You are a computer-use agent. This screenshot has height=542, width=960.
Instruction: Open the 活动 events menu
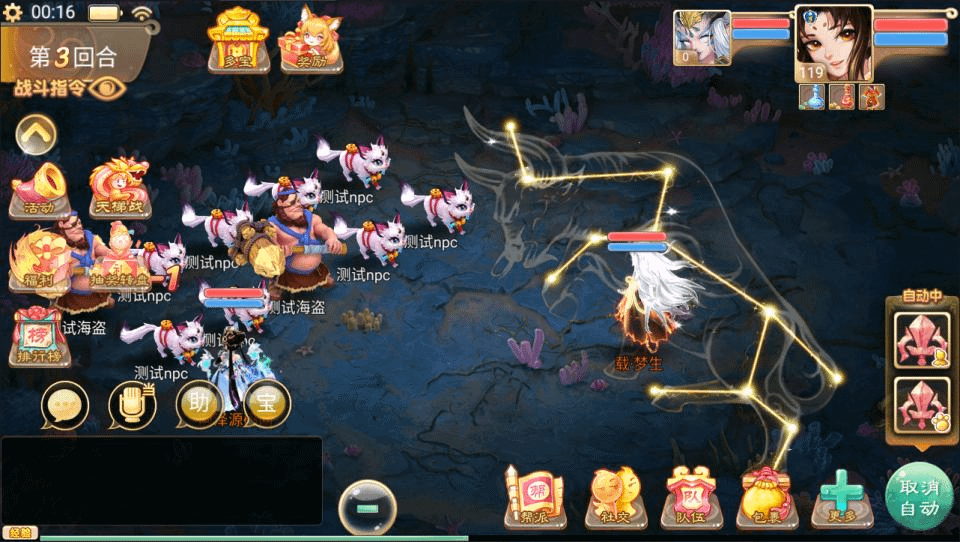(39, 190)
